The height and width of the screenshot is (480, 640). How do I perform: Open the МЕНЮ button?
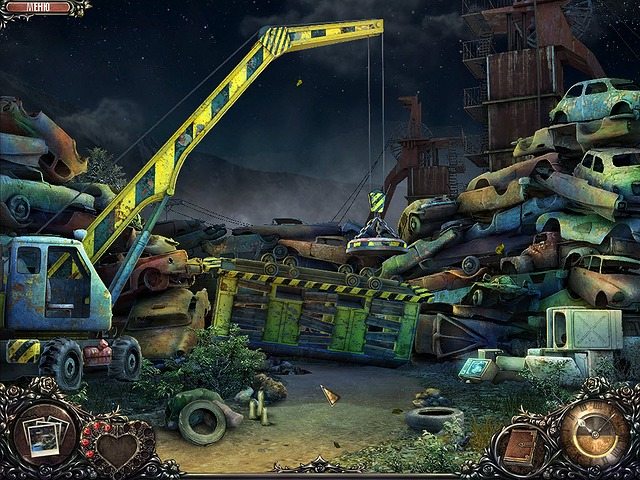(x=39, y=7)
